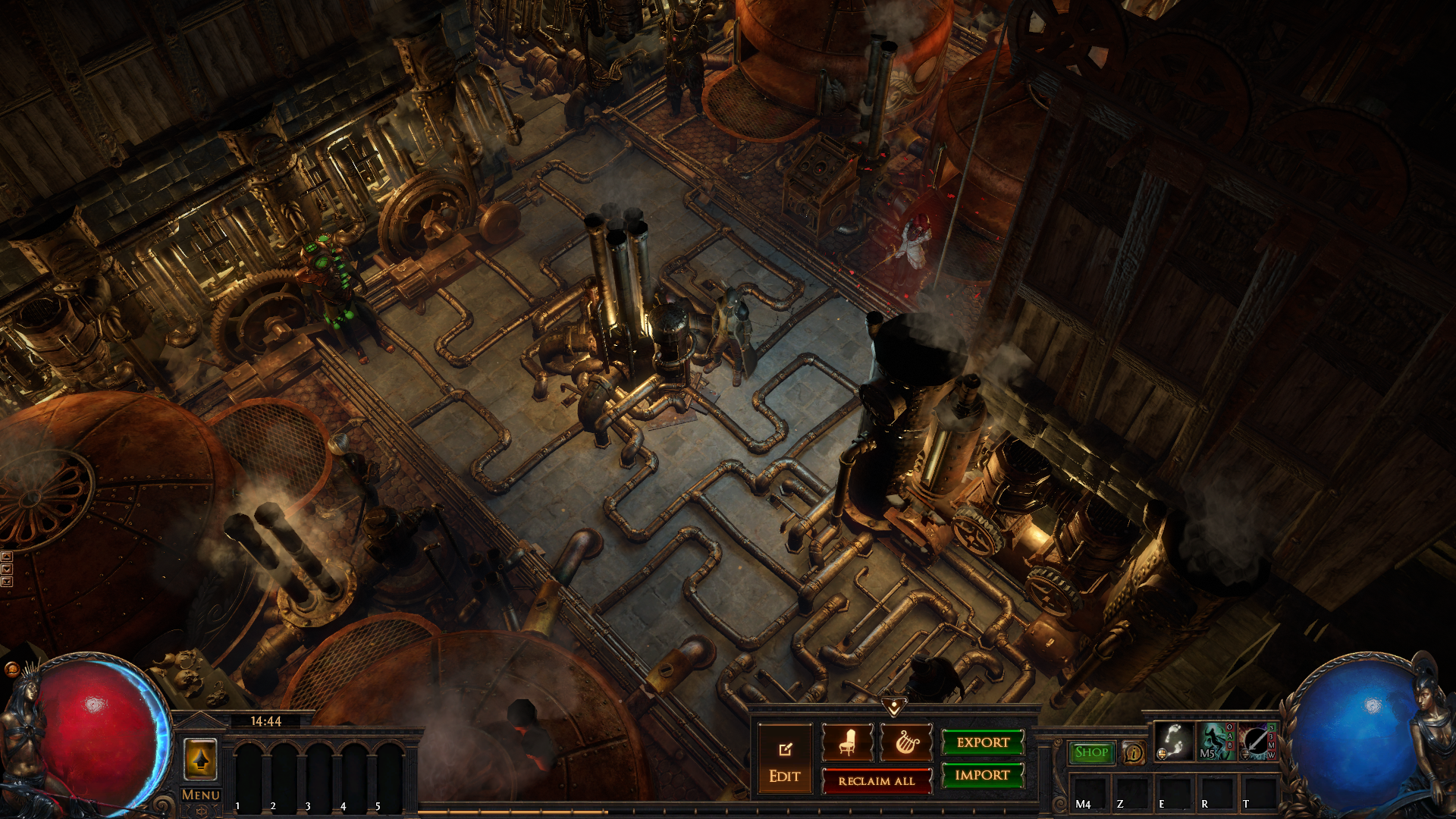
Task: Click the red Reclaim All button
Action: click(877, 780)
